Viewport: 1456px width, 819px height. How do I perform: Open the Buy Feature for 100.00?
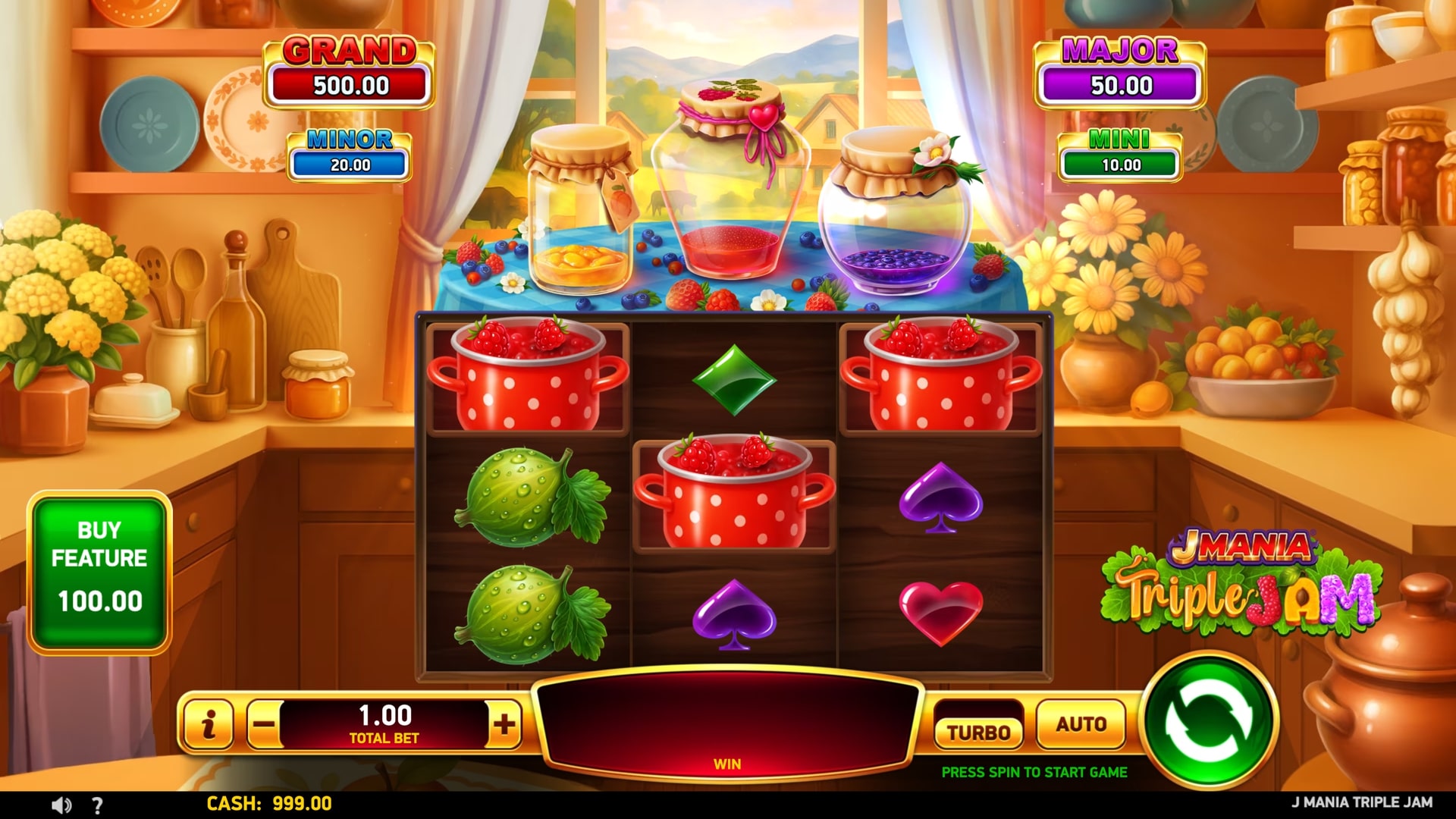99,573
